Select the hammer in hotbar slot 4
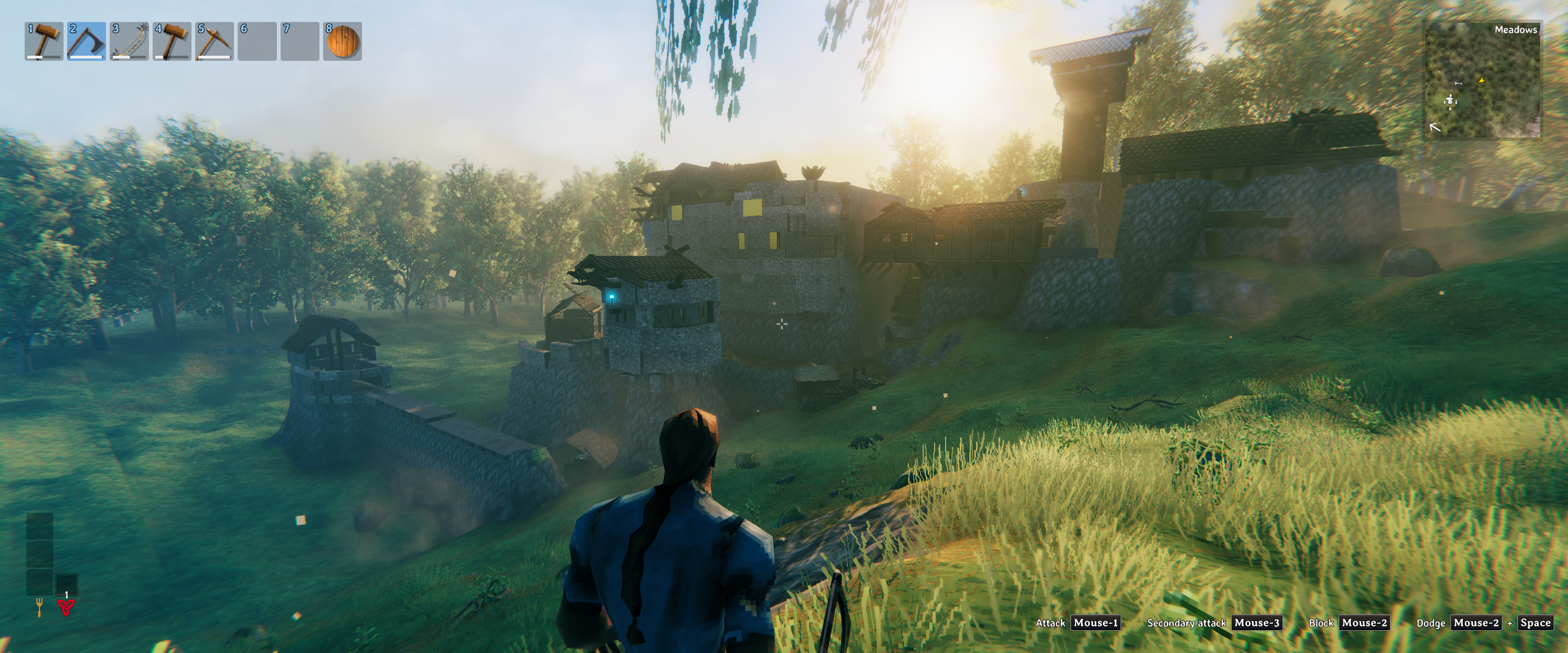1568x653 pixels. [172, 42]
